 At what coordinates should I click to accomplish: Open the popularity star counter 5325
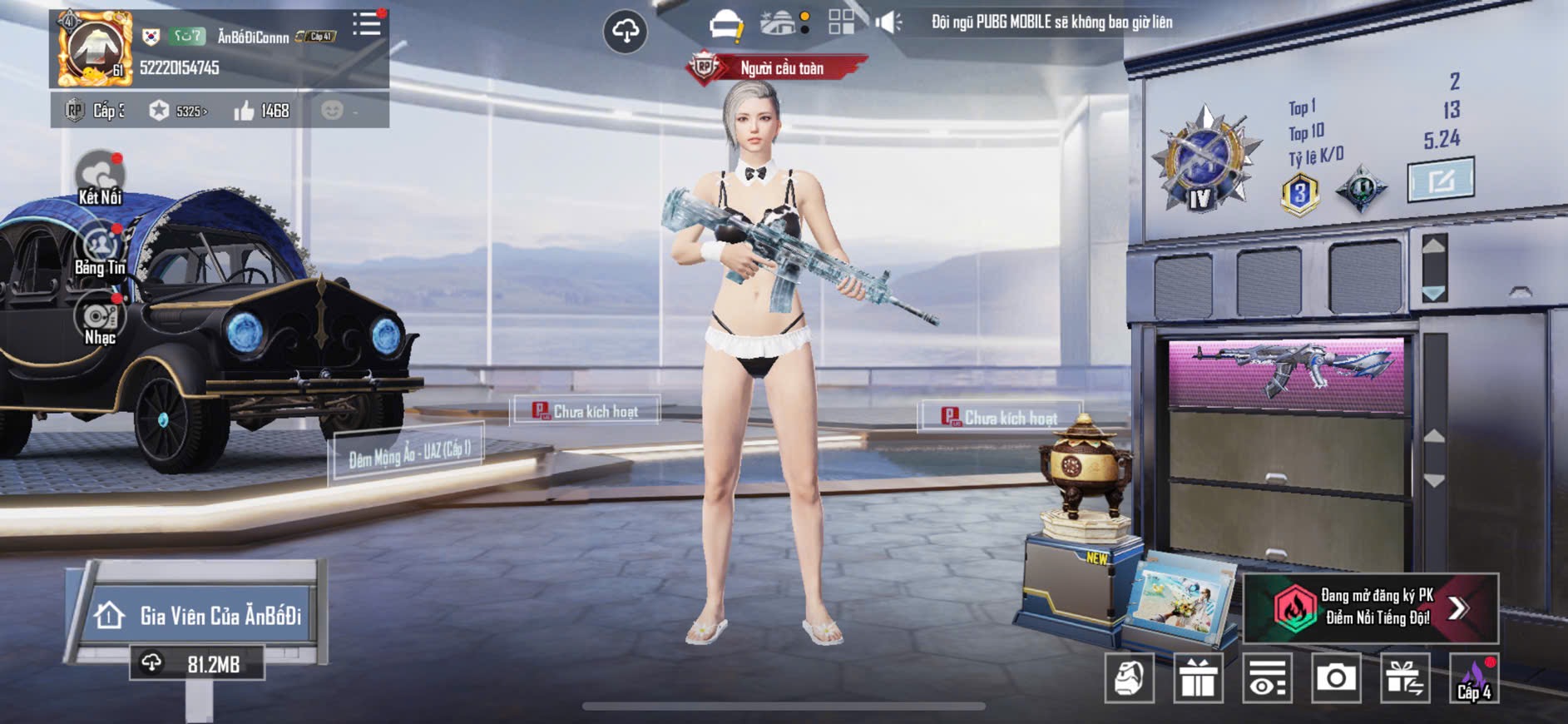[178, 111]
